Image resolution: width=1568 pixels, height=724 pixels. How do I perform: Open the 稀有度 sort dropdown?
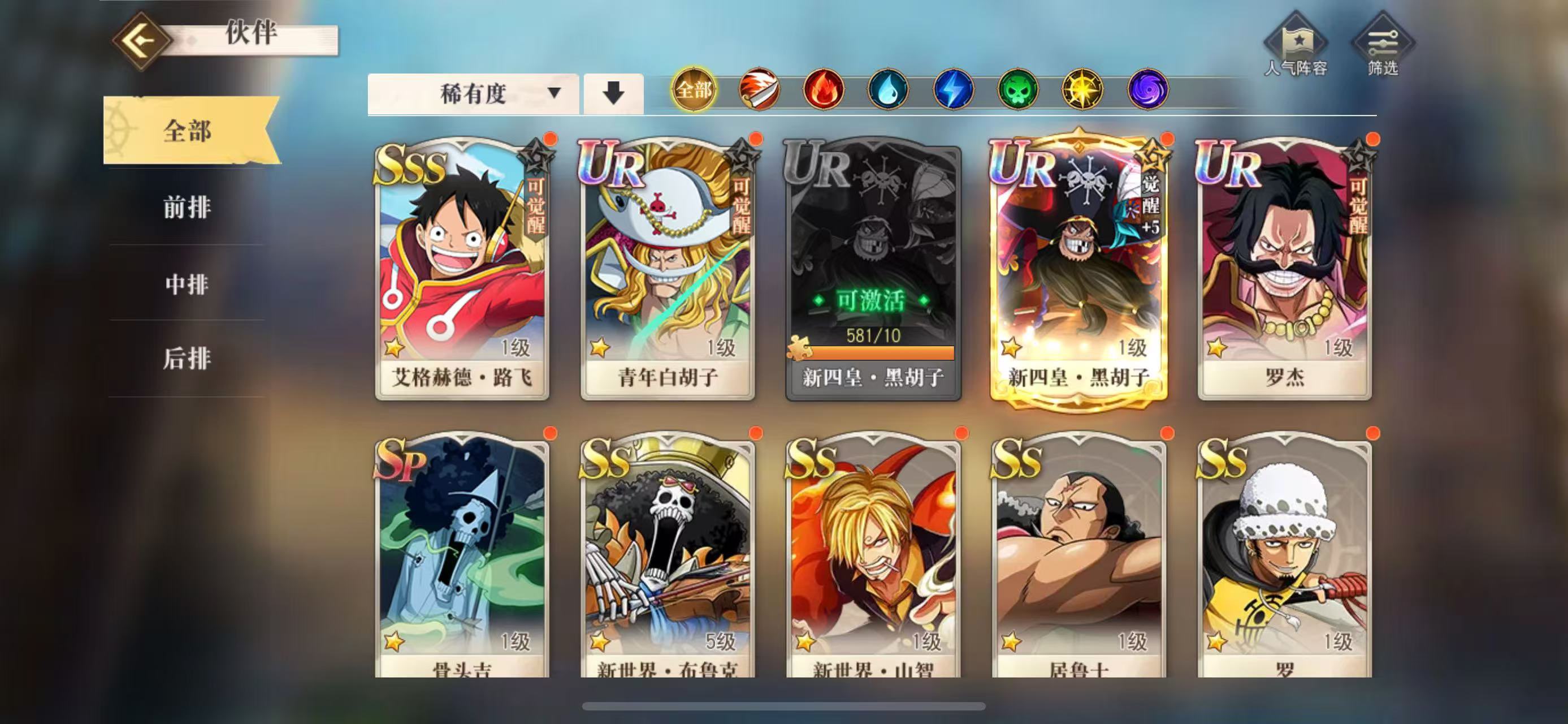click(x=474, y=93)
